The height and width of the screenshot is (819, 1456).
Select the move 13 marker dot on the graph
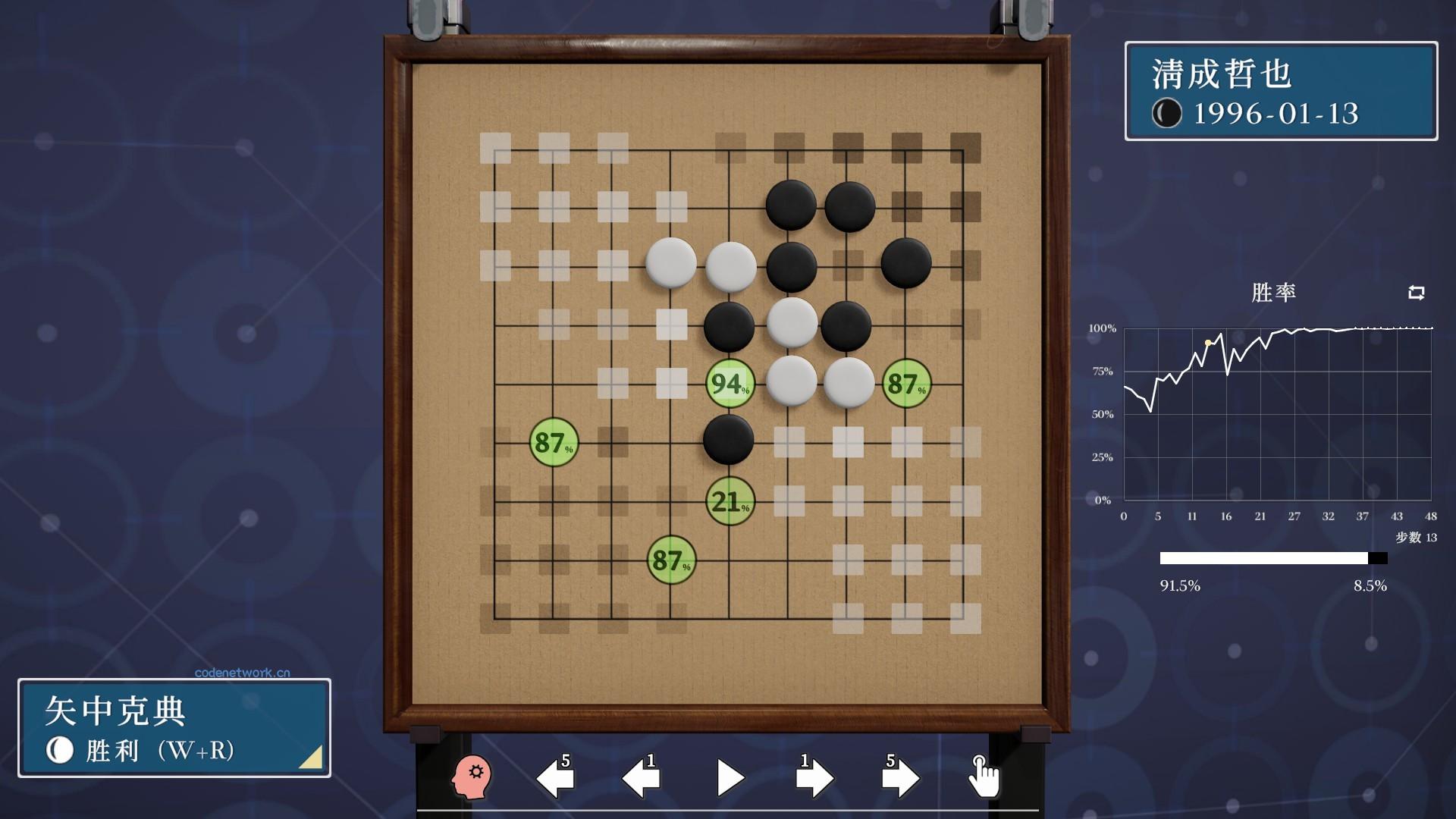1209,343
